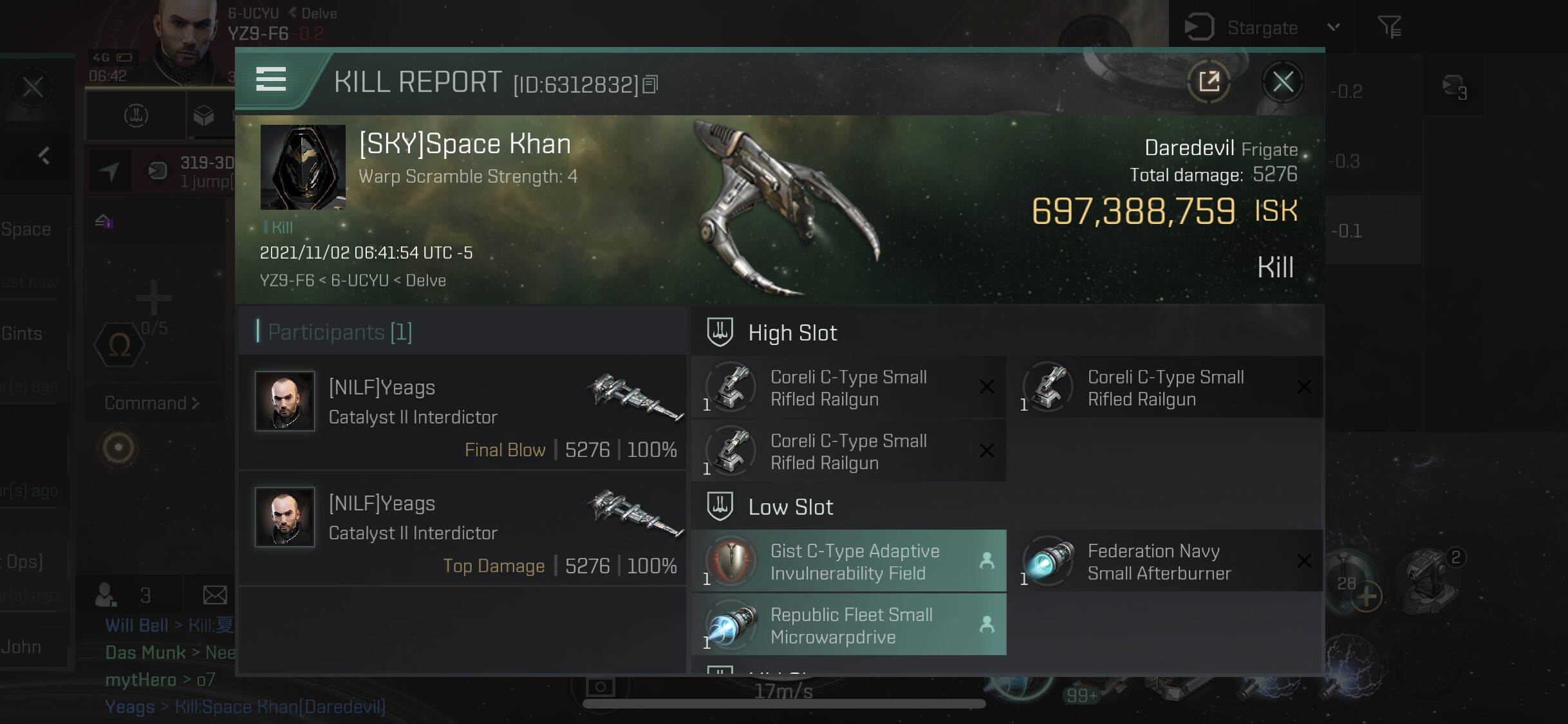Open the kill report hamburger menu
The height and width of the screenshot is (724, 1568).
[271, 80]
